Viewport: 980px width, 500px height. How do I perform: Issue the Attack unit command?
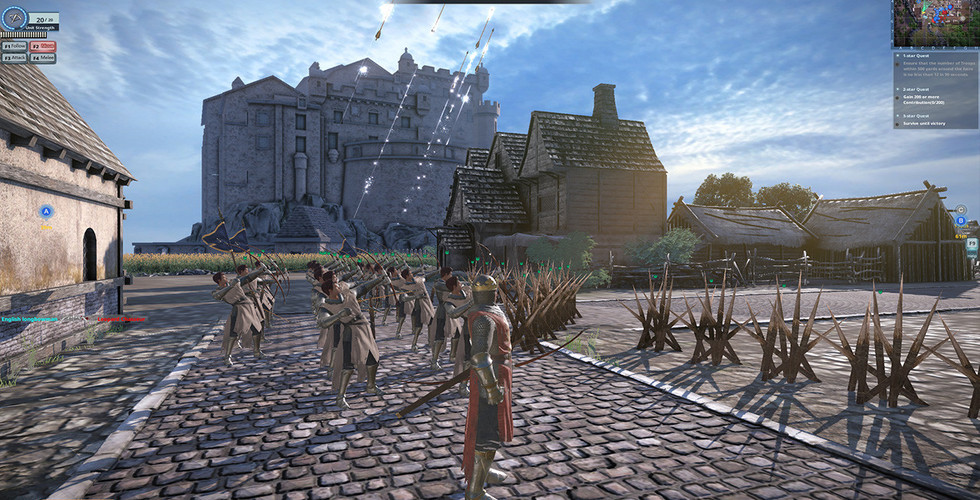coord(14,58)
